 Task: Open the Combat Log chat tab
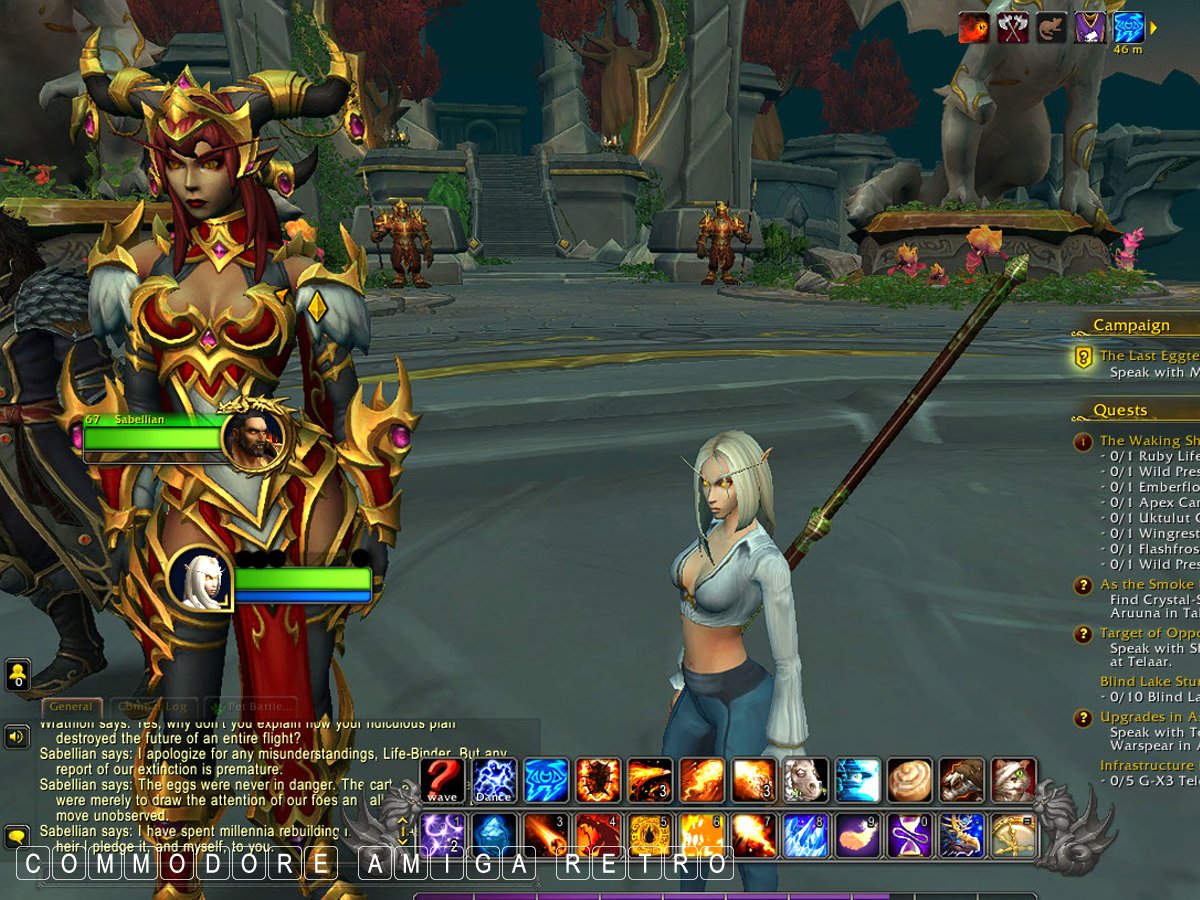click(152, 707)
